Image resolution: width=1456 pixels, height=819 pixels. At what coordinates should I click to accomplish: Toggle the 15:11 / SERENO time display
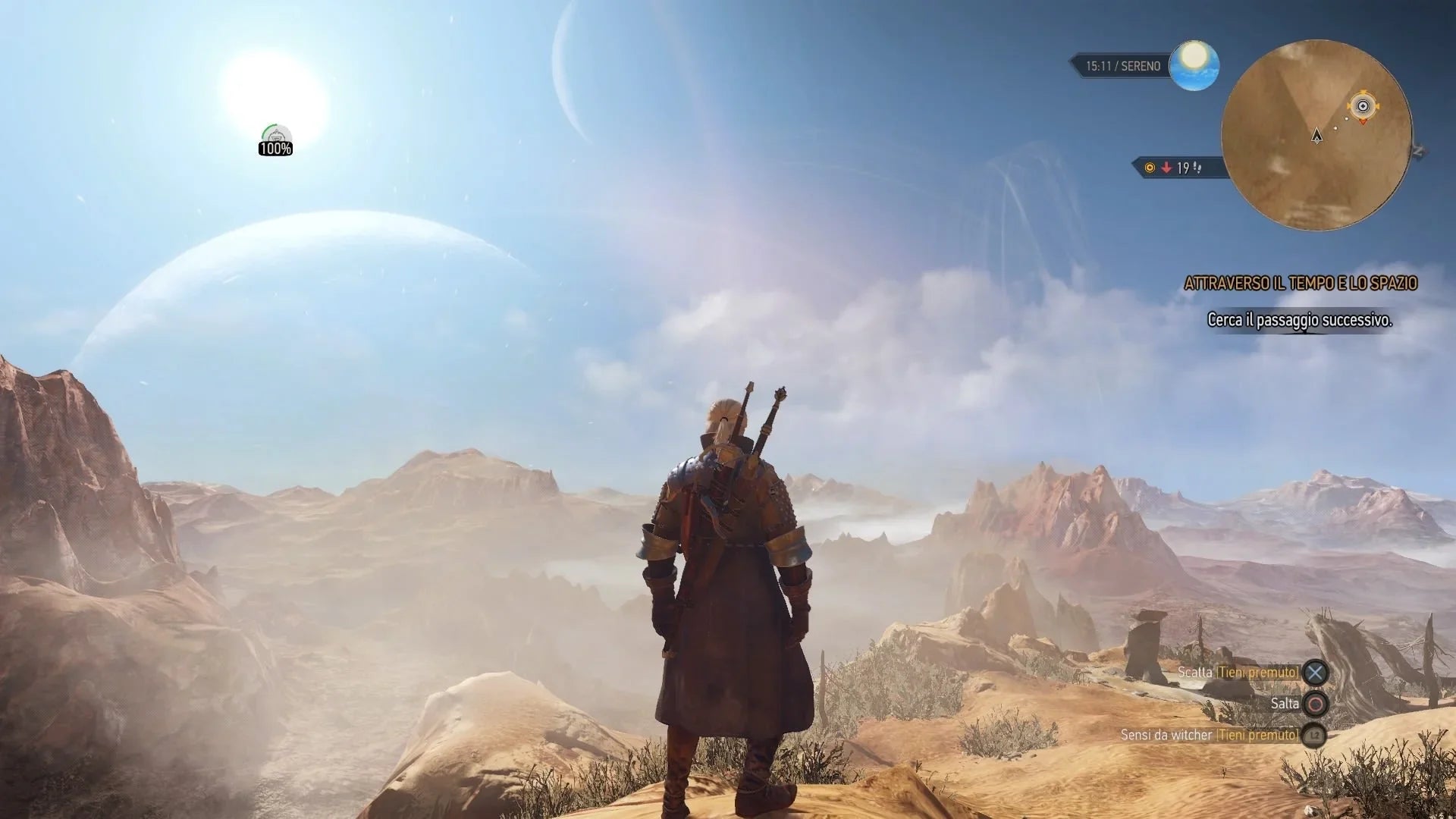pyautogui.click(x=1123, y=65)
